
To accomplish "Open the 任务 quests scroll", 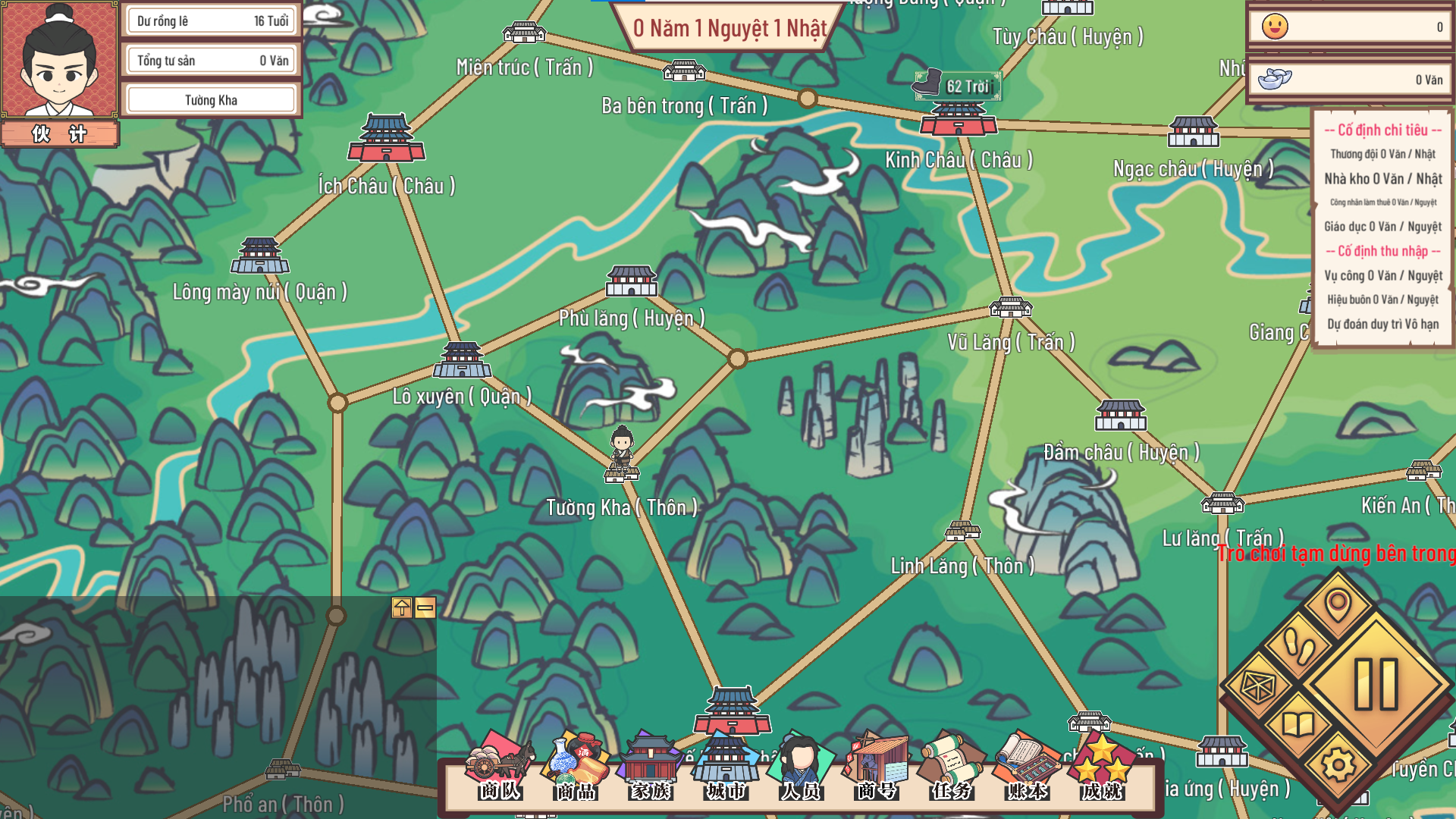I will (x=952, y=767).
